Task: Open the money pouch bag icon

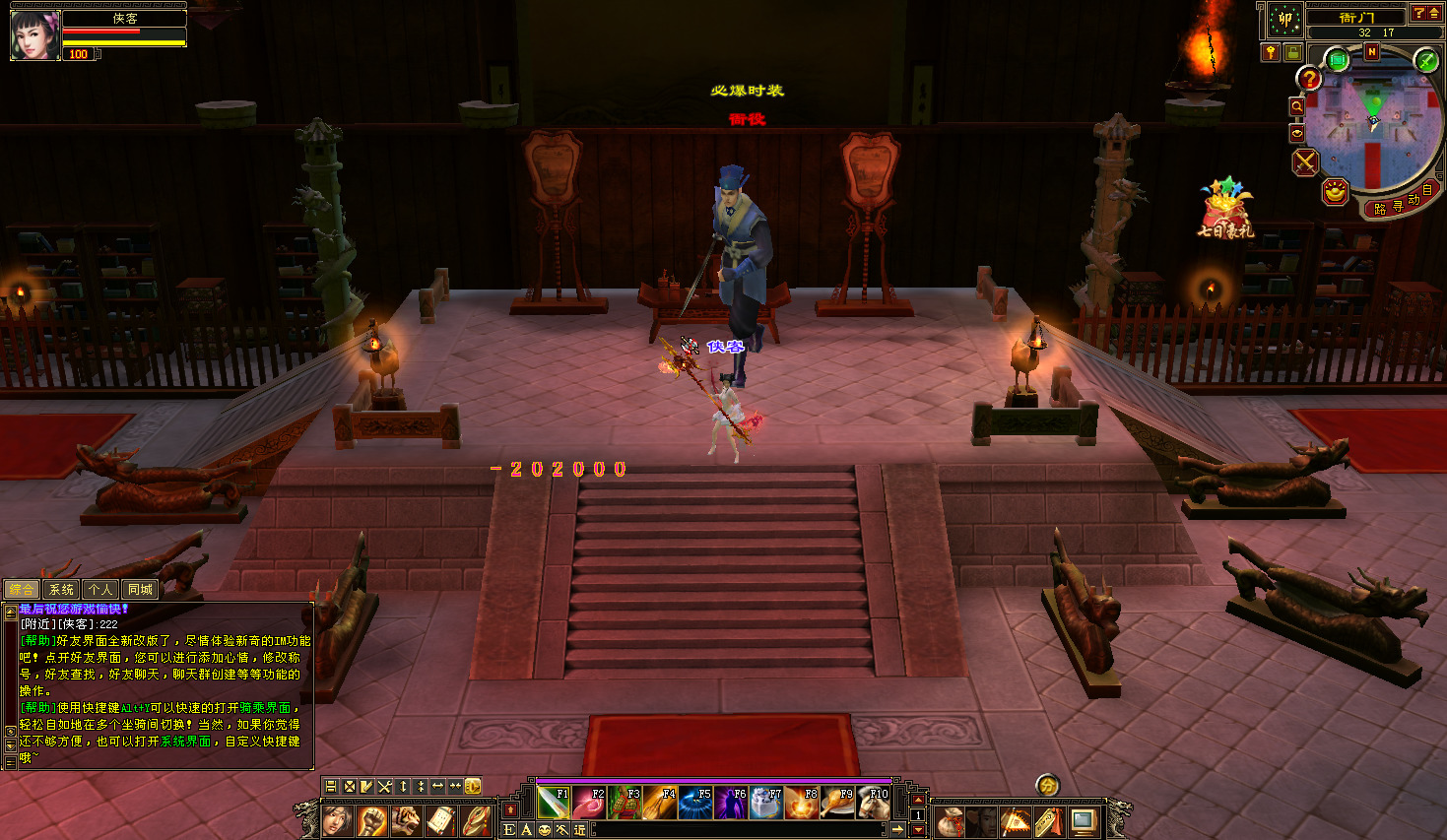Action: [x=950, y=820]
